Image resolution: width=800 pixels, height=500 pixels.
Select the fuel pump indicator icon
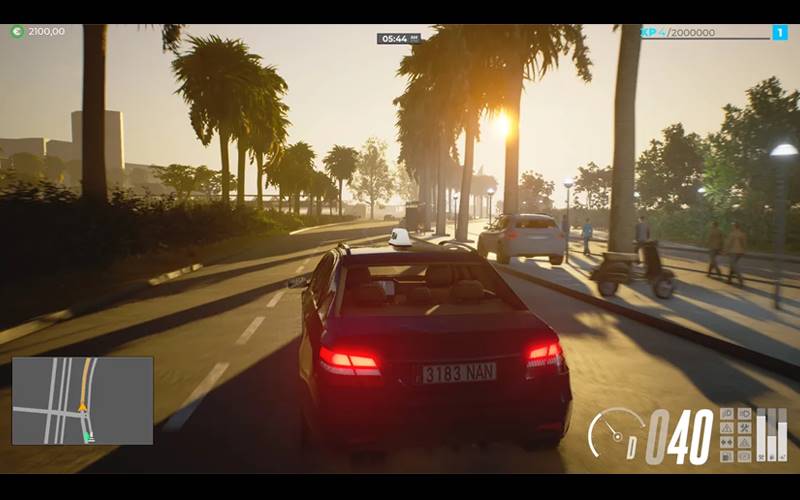point(727,457)
